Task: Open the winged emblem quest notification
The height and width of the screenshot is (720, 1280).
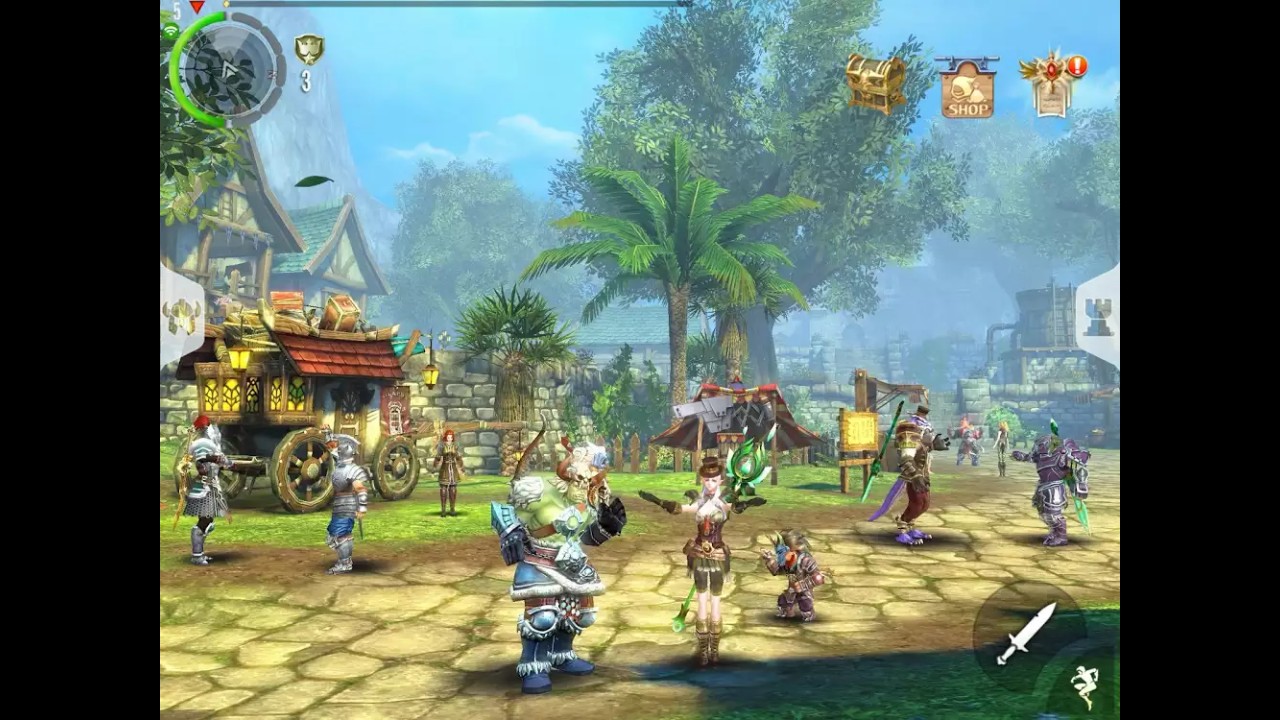Action: pos(1050,84)
